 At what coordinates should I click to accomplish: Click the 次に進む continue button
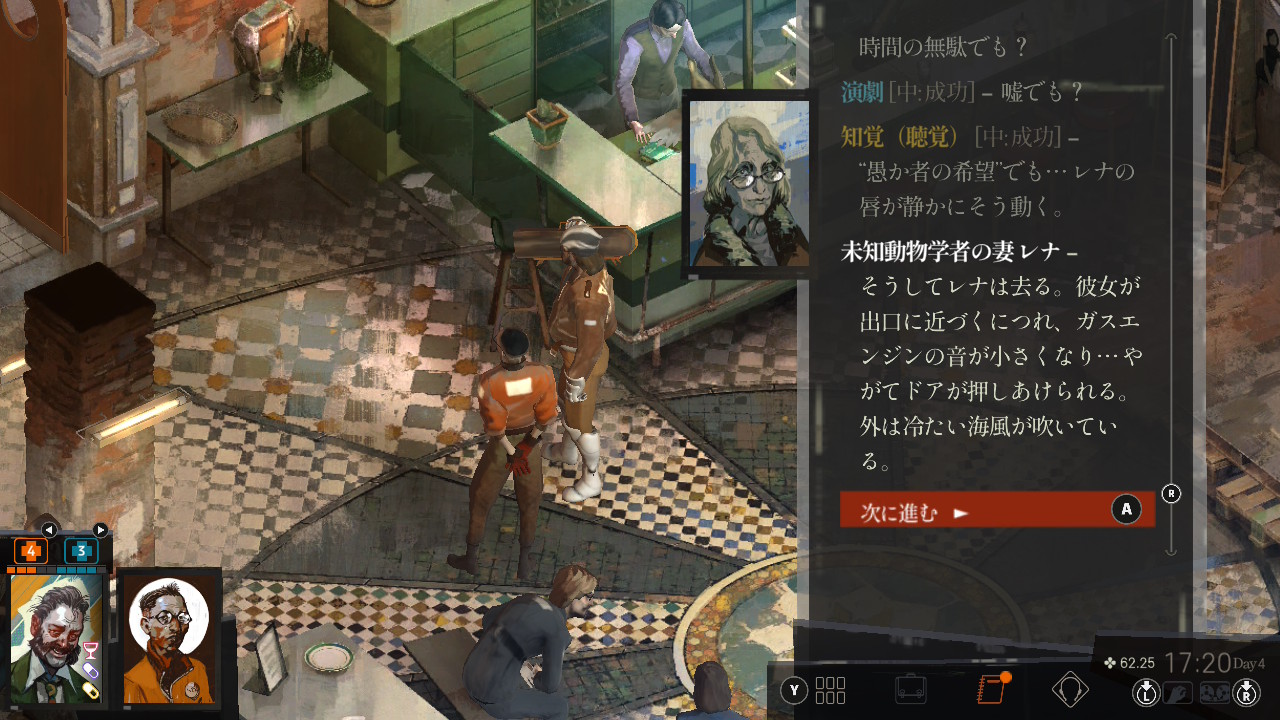coord(996,511)
